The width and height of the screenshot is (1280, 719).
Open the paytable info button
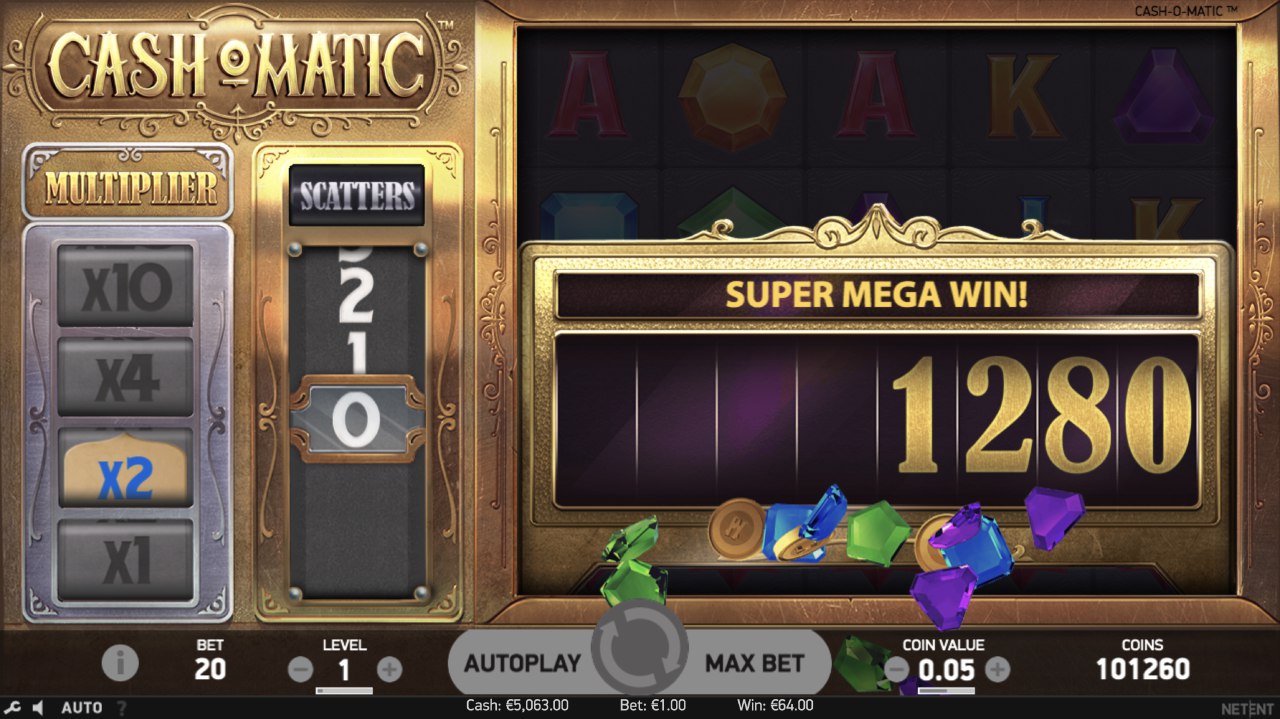pos(120,662)
